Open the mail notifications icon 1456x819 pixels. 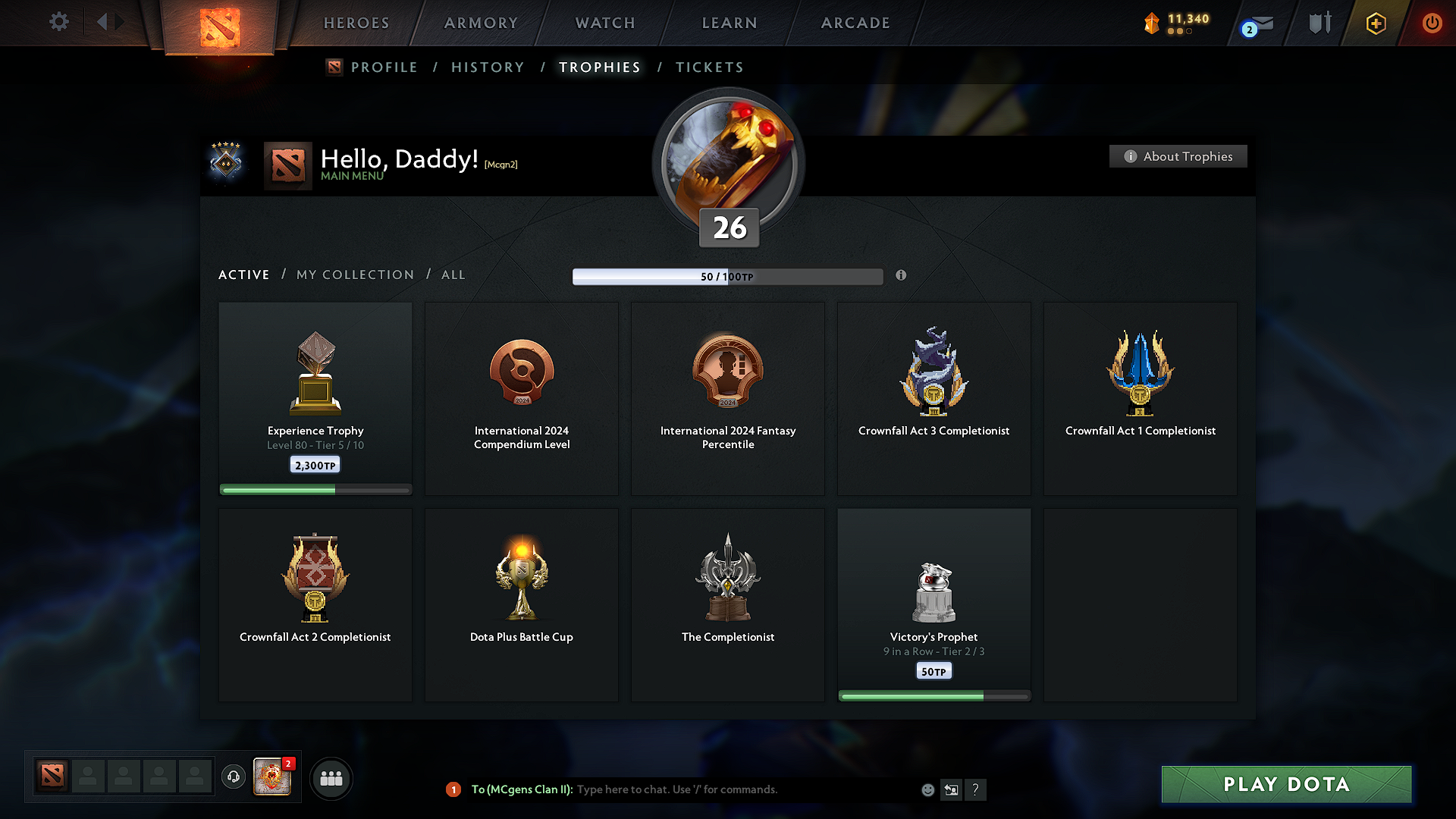tap(1257, 25)
